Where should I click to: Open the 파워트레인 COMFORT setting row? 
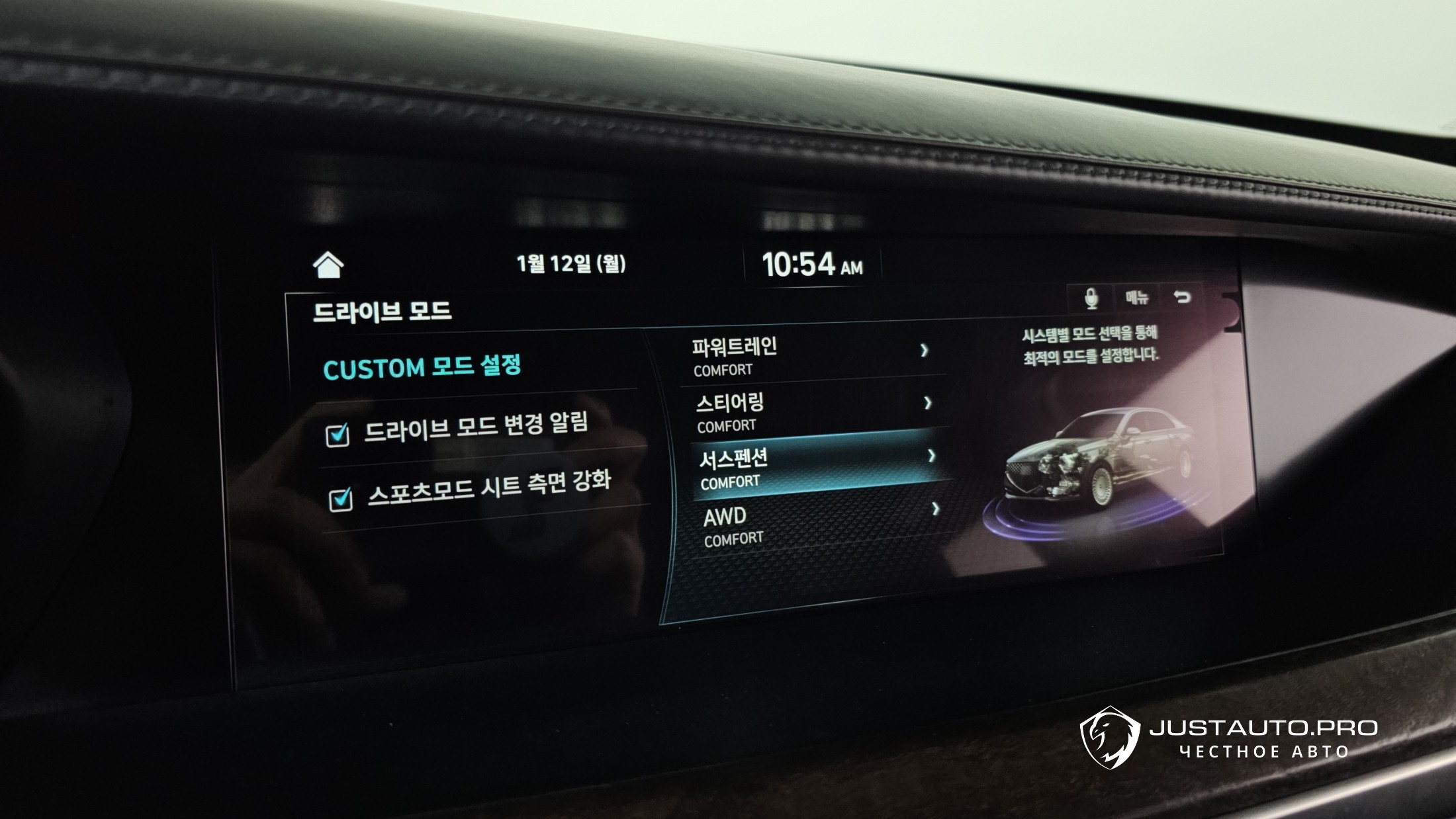[811, 357]
